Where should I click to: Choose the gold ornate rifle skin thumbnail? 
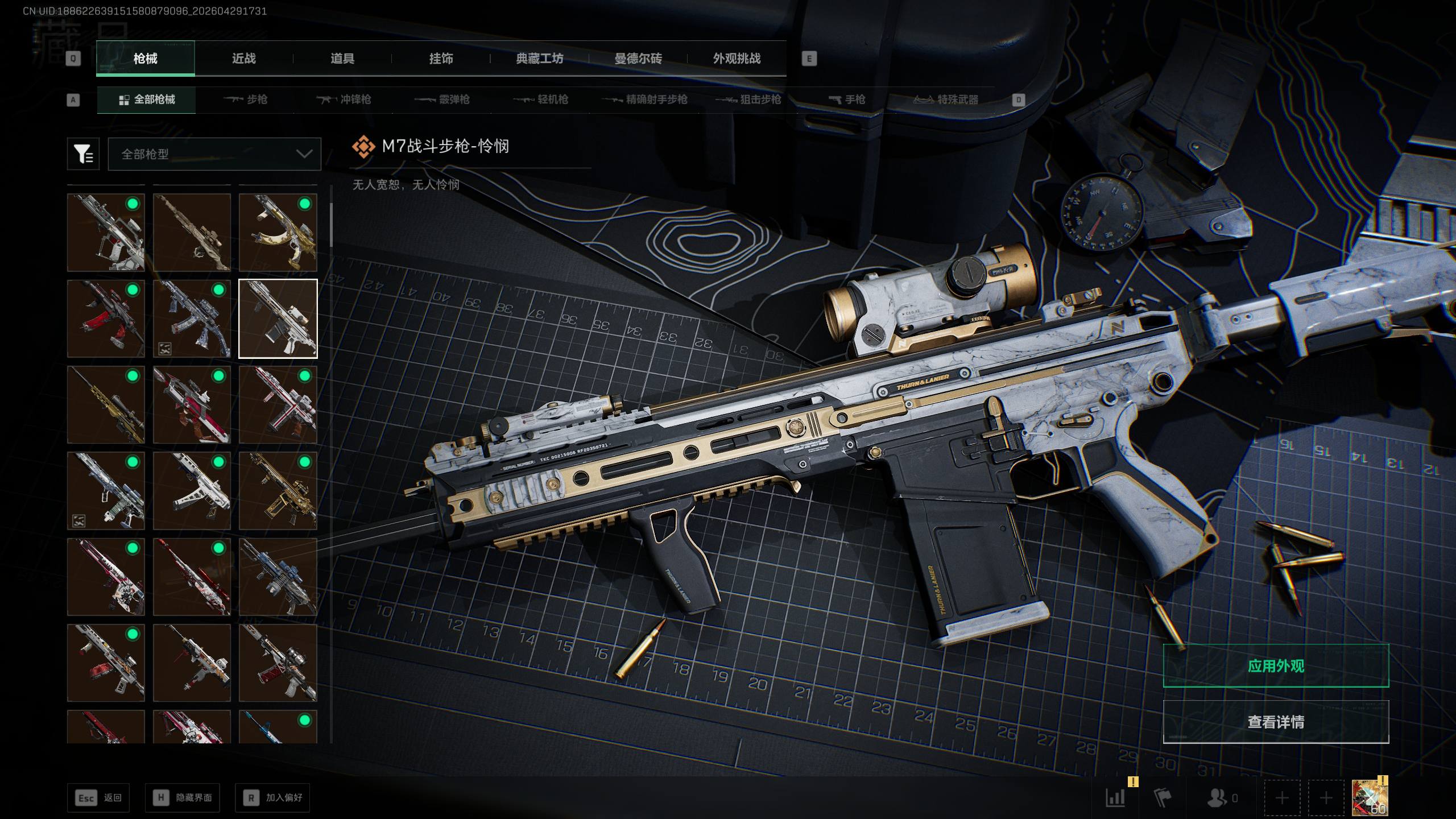[278, 491]
